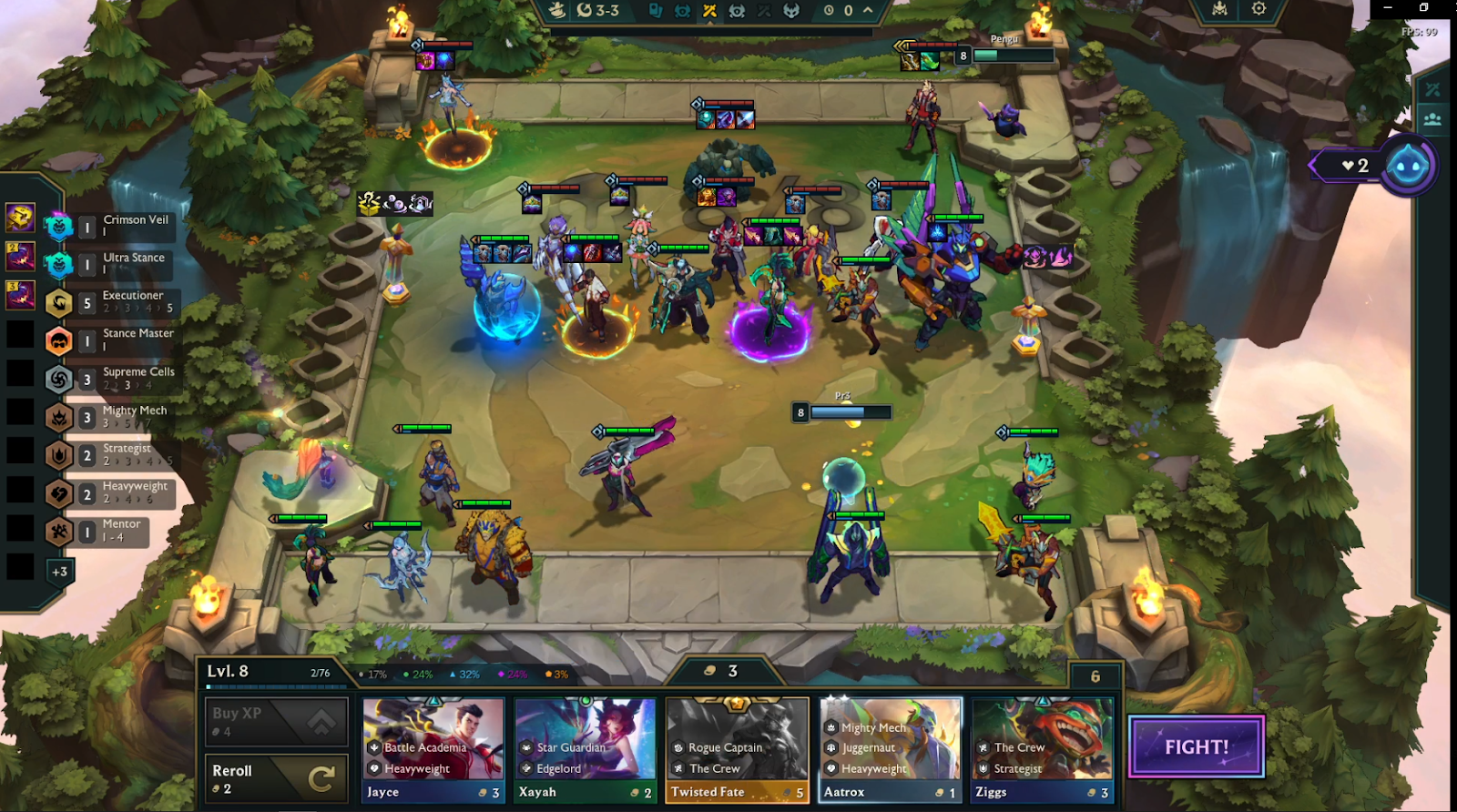
Task: Start combat with the FIGHT! button
Action: [1197, 746]
